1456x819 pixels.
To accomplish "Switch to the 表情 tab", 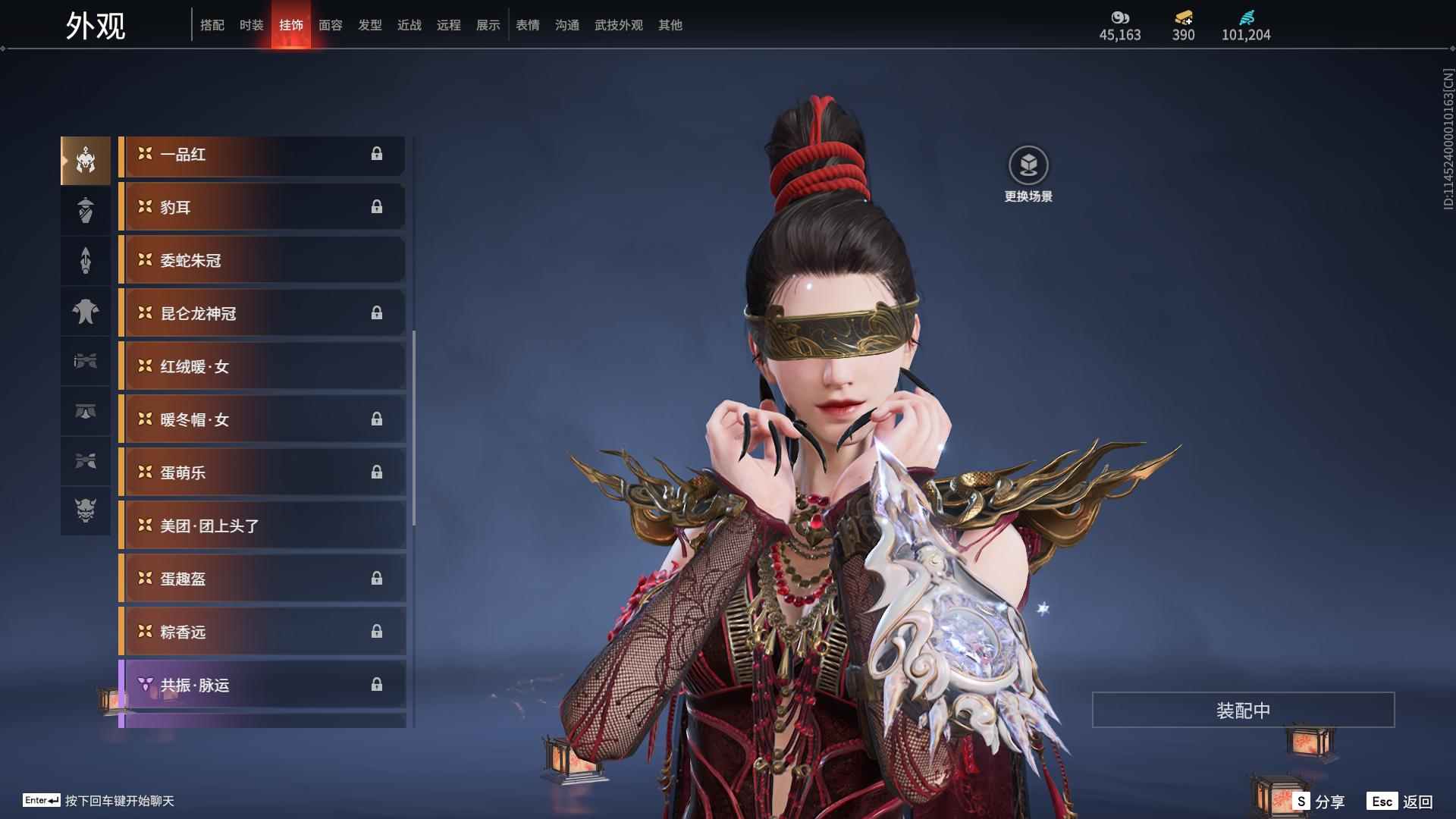I will click(527, 25).
